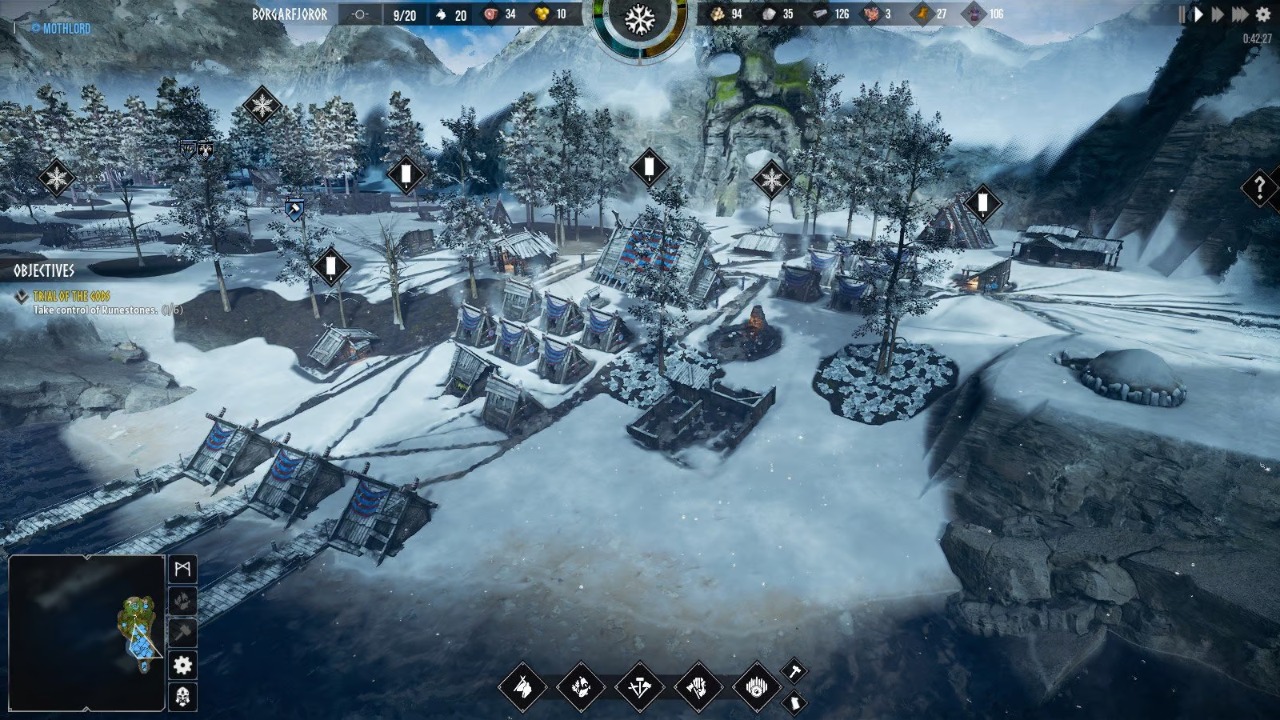Screen dimensions: 1280x720
Task: Open the gear button beside the minimap
Action: [x=183, y=665]
